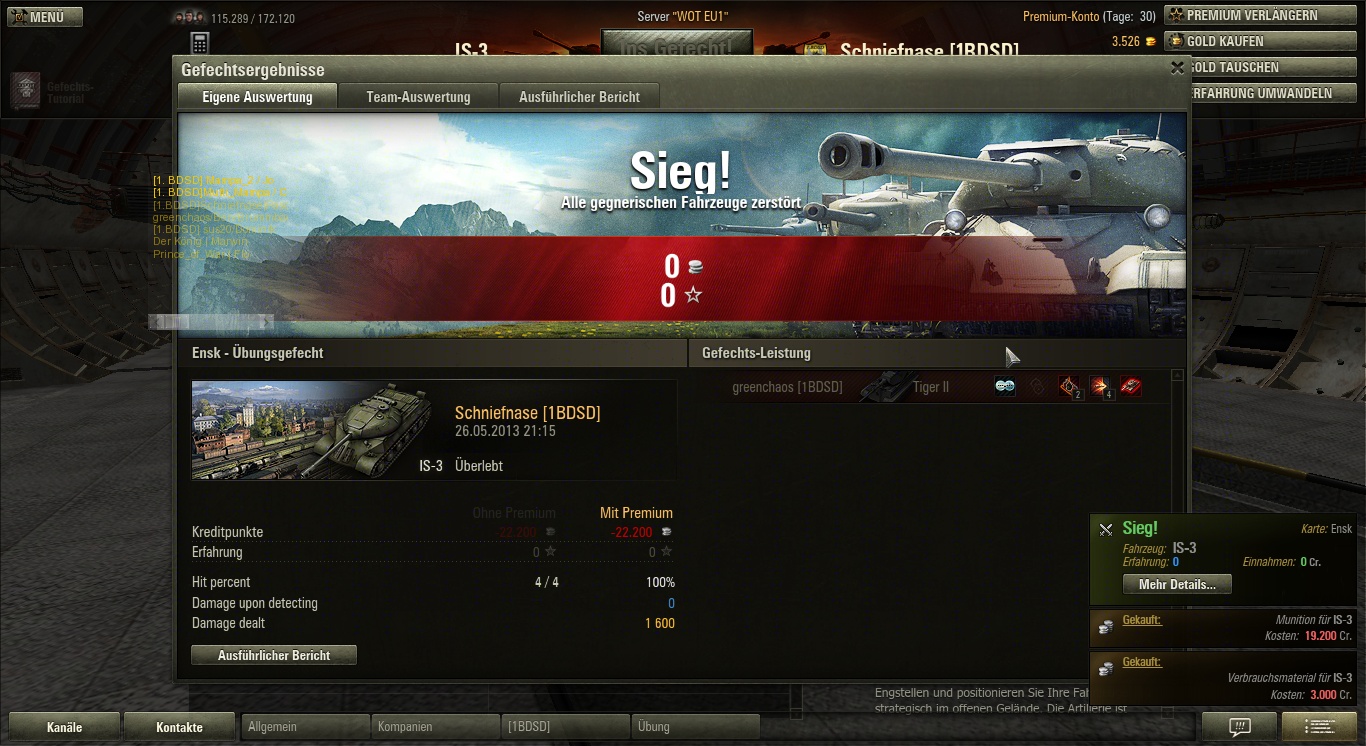This screenshot has width=1366, height=746.
Task: Open the Übung channel tab
Action: pos(695,727)
